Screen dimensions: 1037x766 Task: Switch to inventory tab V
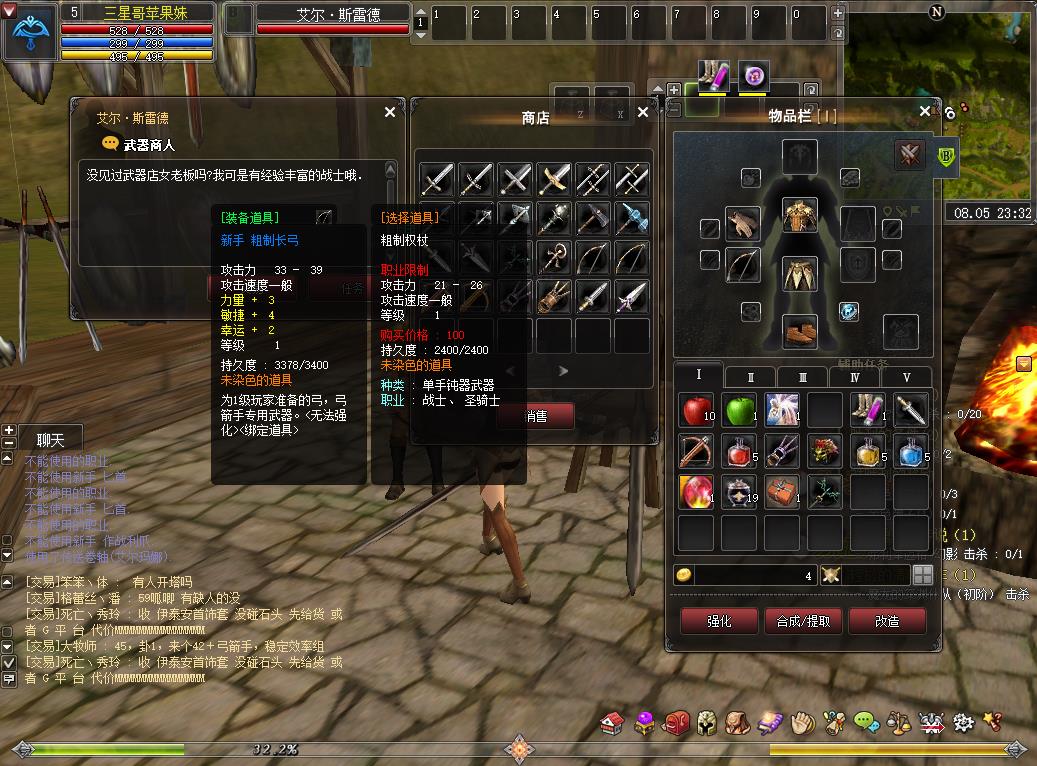[x=907, y=377]
